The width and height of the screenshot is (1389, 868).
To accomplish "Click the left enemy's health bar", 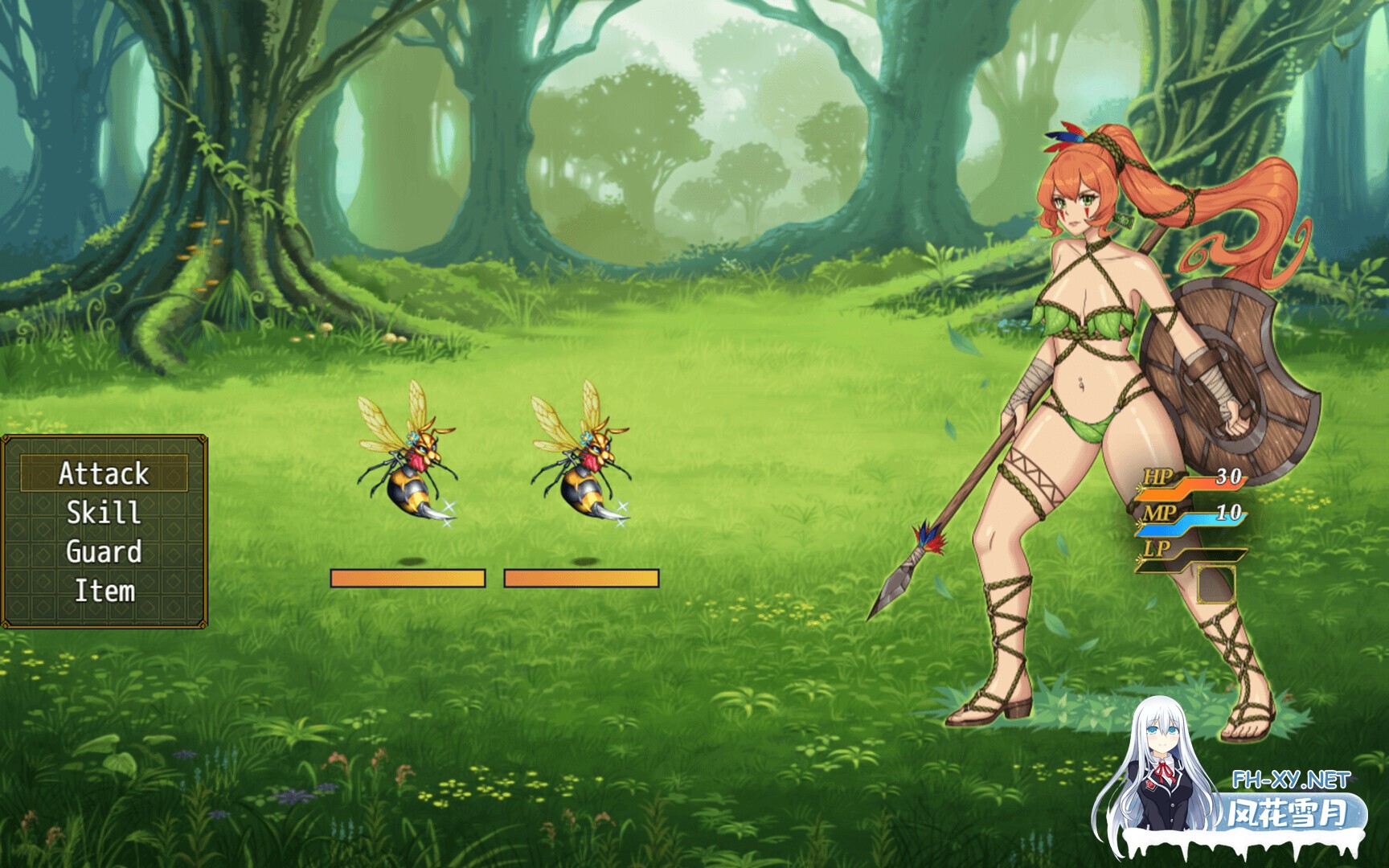I will 406,577.
